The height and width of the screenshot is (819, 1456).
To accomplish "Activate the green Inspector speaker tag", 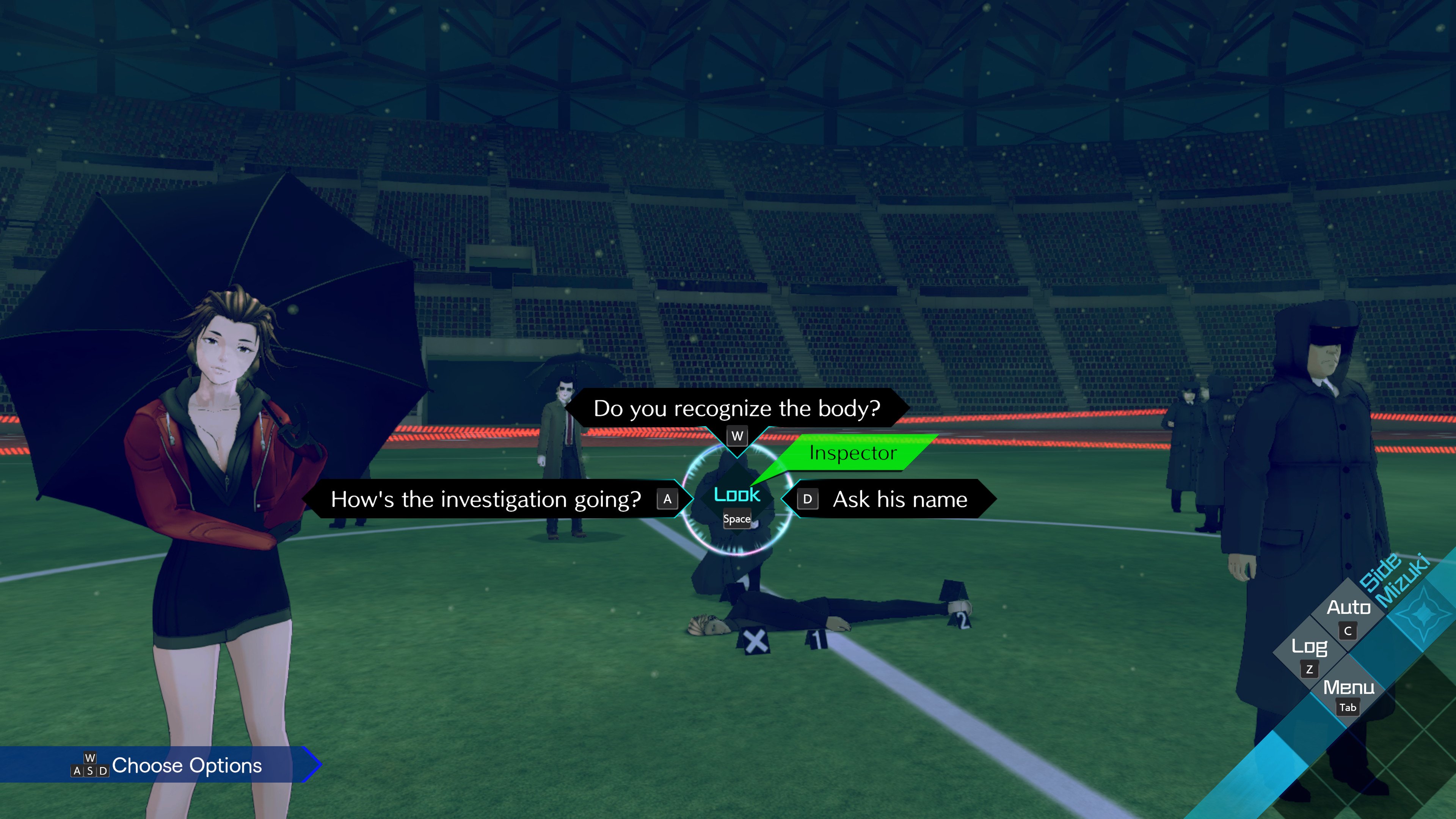I will tap(853, 453).
